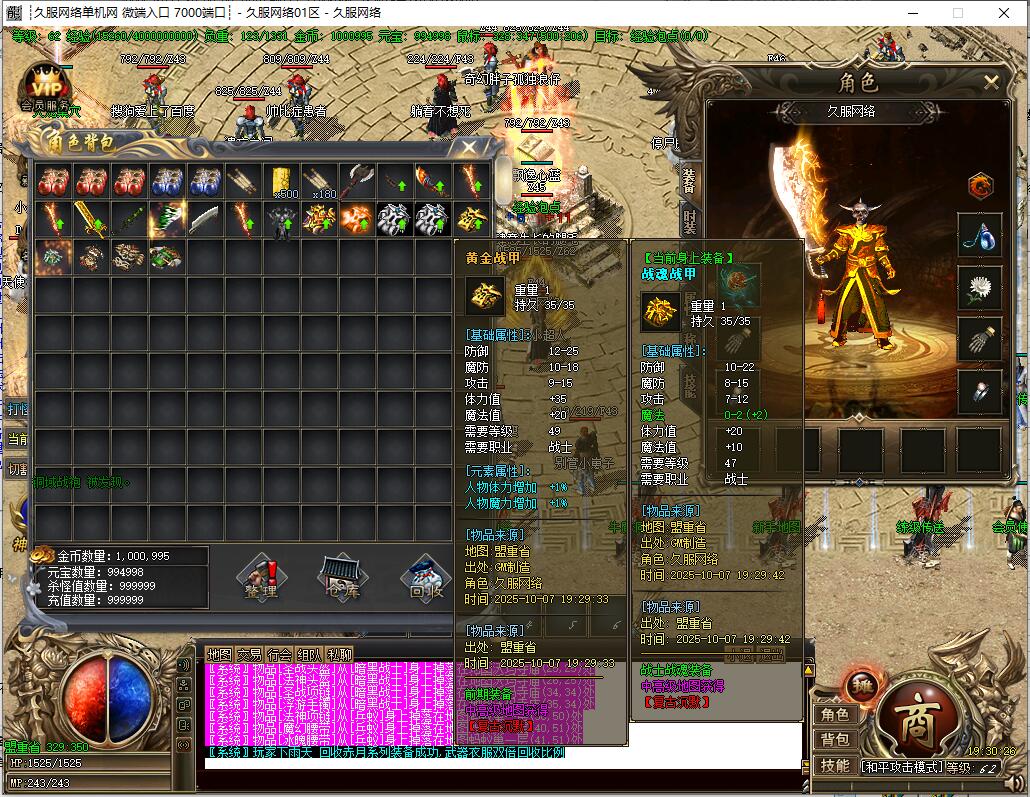Close the character backpack window

[469, 147]
